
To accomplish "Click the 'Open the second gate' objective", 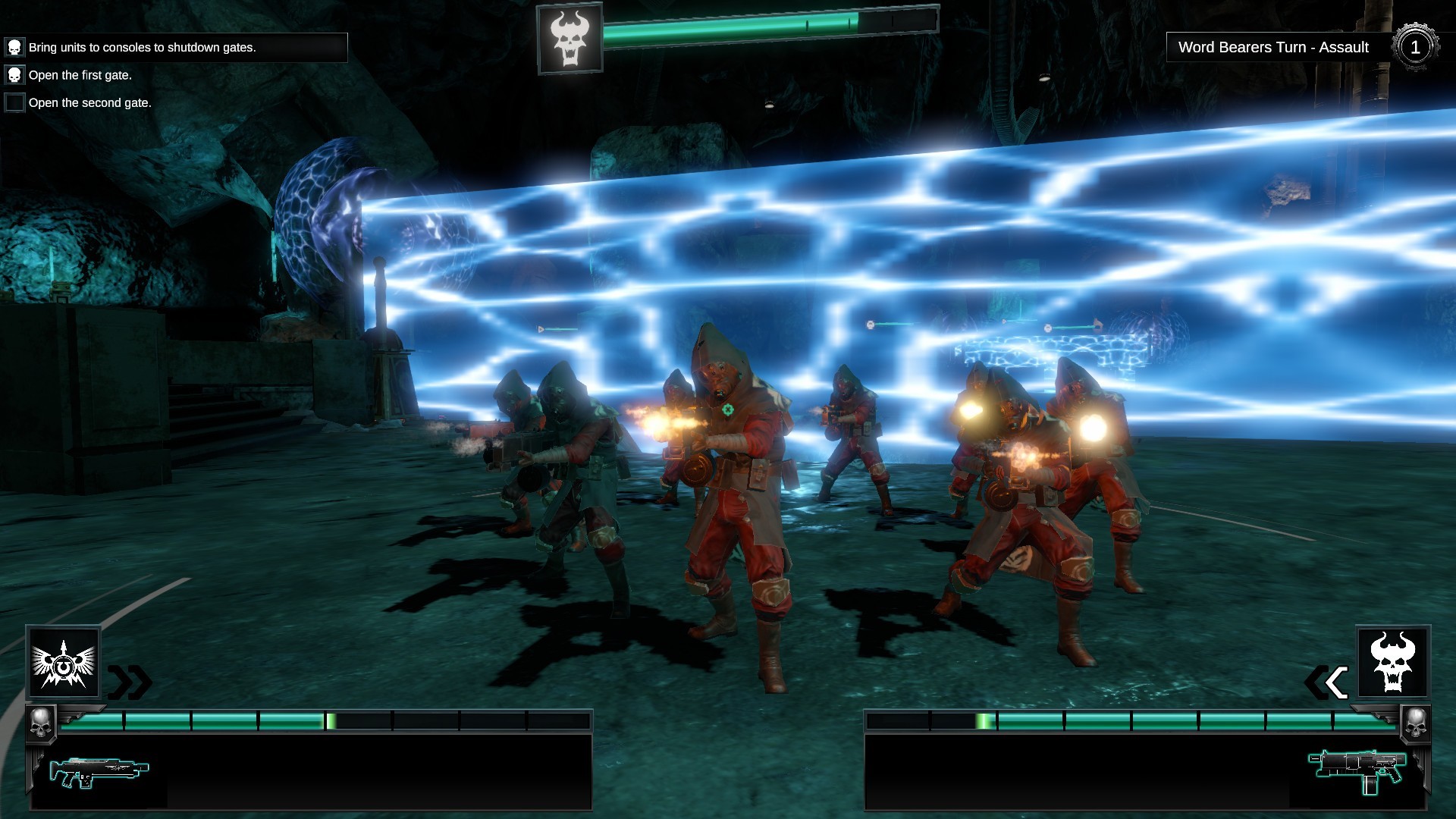I will [89, 102].
